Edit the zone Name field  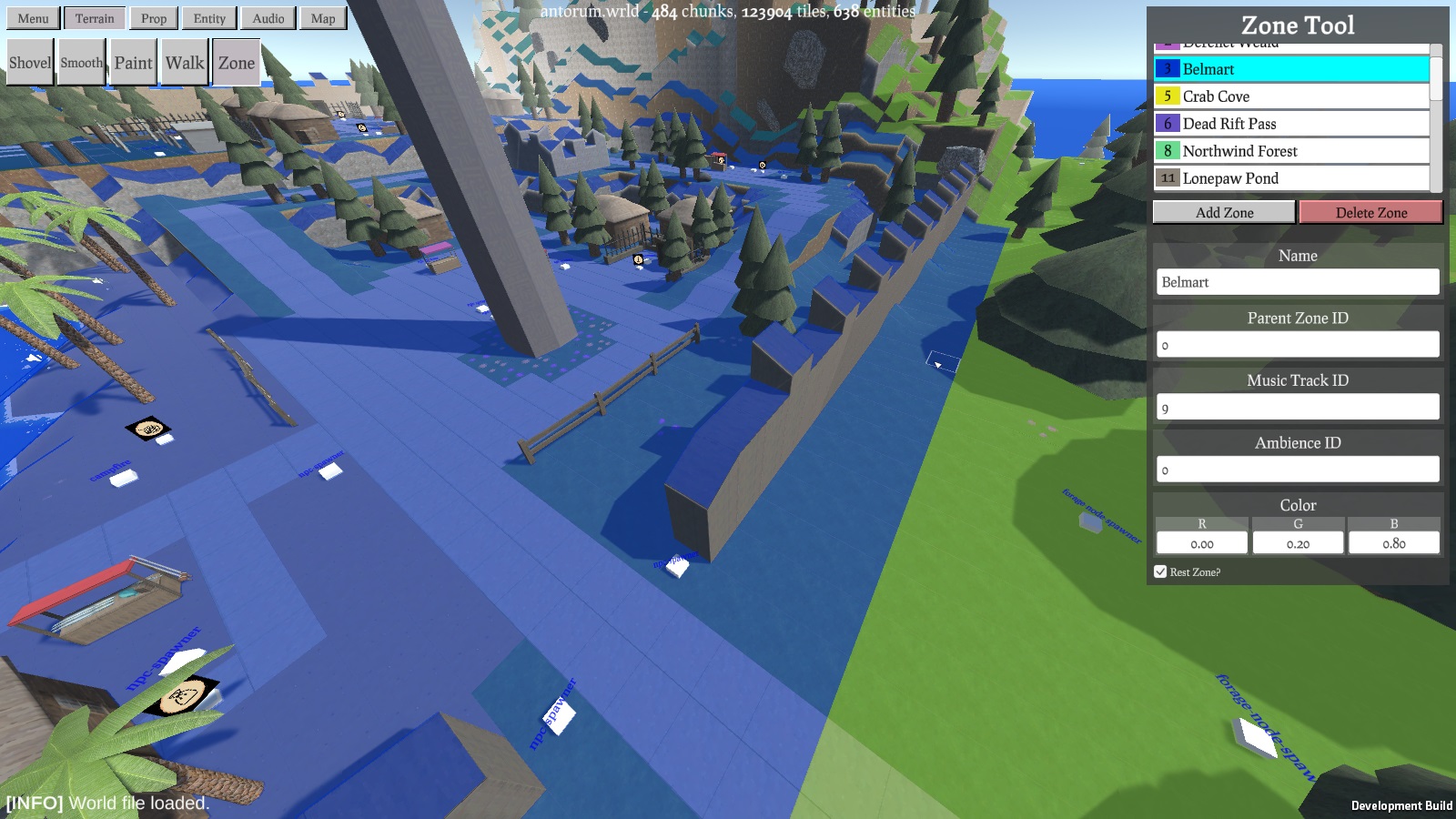click(x=1298, y=282)
